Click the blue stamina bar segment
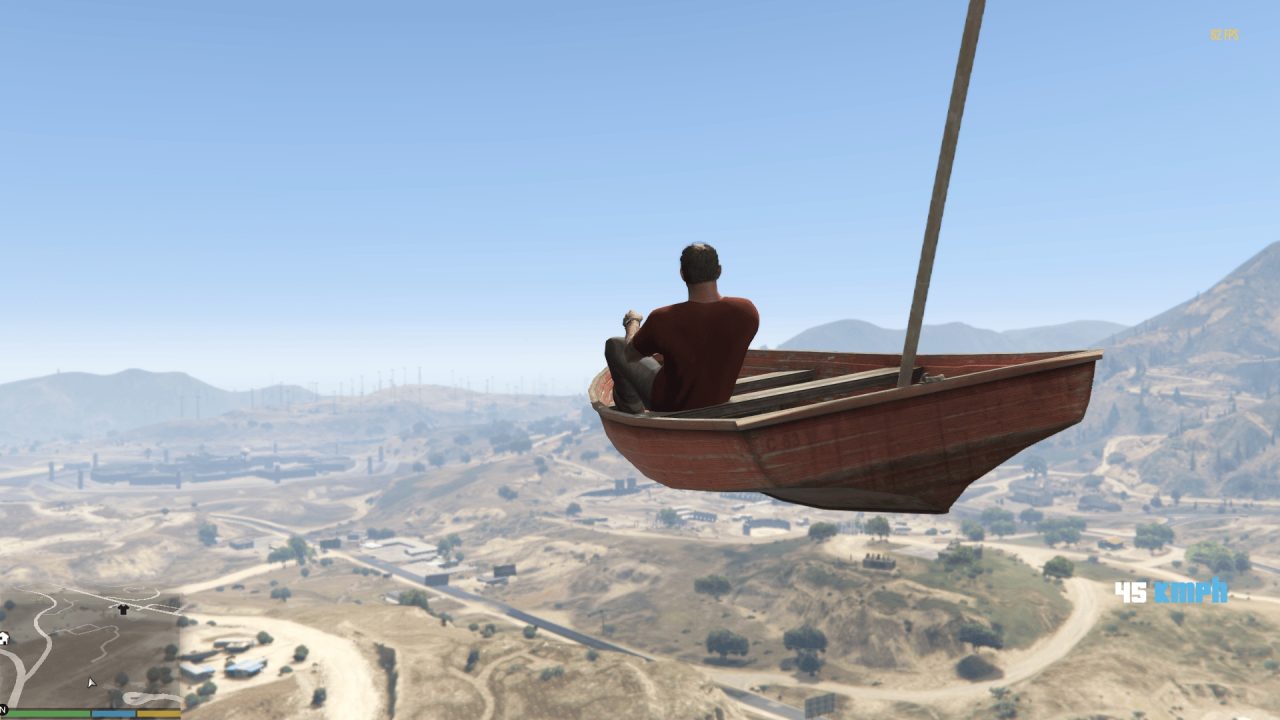Screen dimensions: 1280x720 (x=112, y=713)
